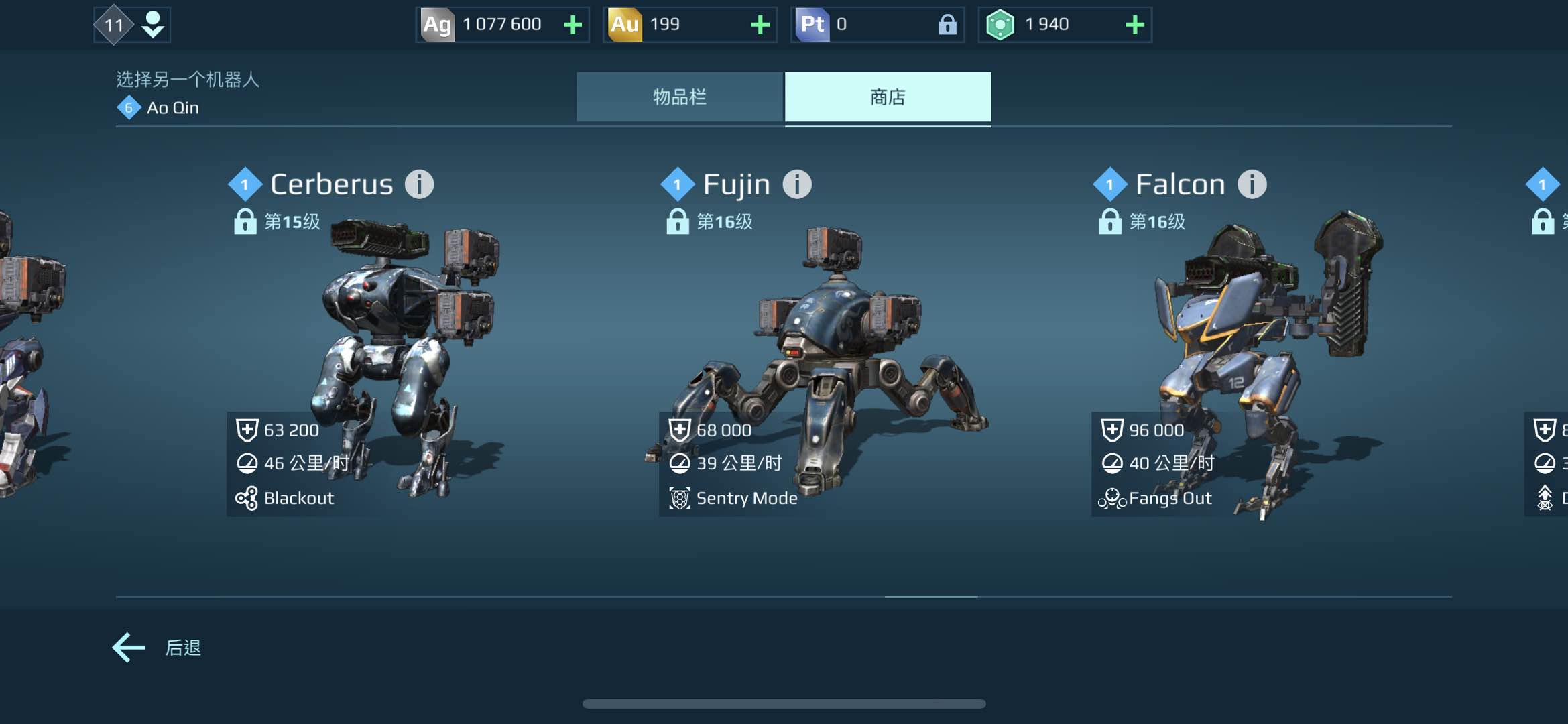The image size is (1568, 724).
Task: Show Cerberus robot info
Action: 420,184
